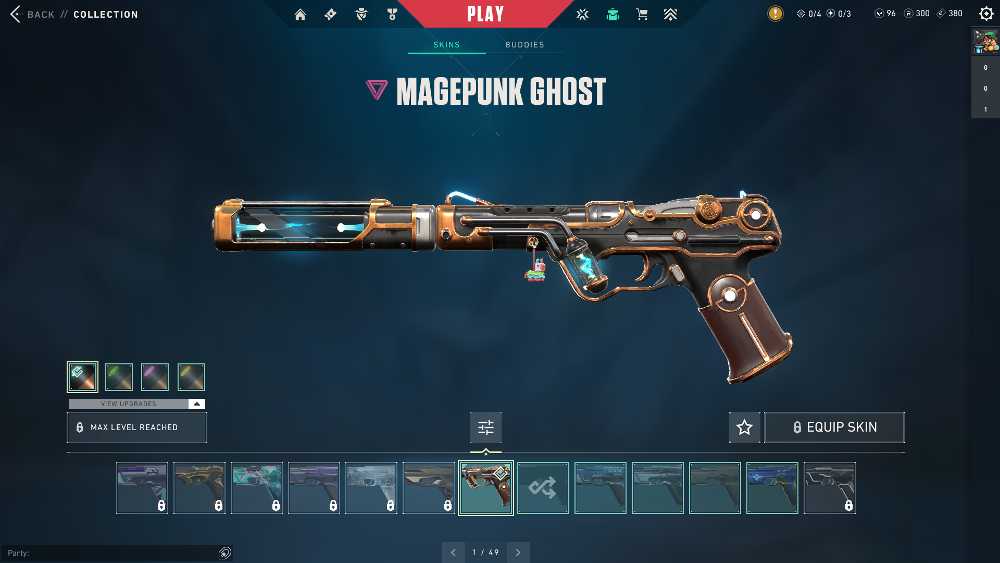The image size is (1000, 563).
Task: Open the skin filter sliders button
Action: tap(486, 427)
